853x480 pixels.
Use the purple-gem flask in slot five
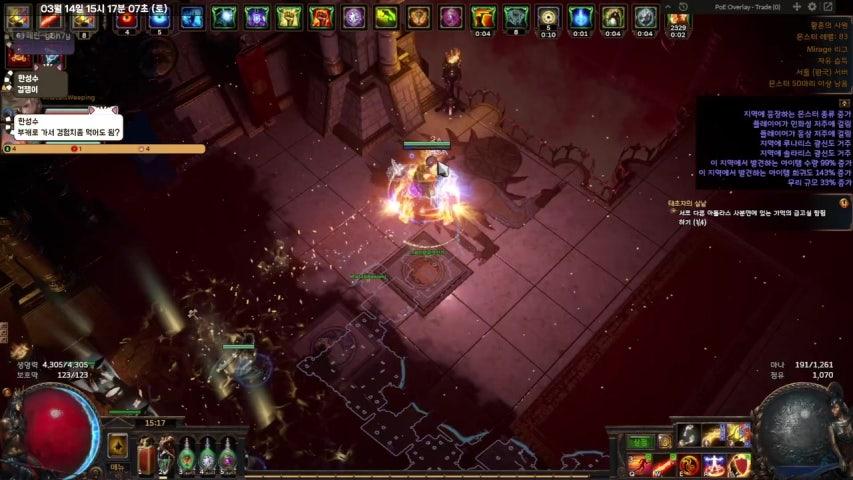228,457
